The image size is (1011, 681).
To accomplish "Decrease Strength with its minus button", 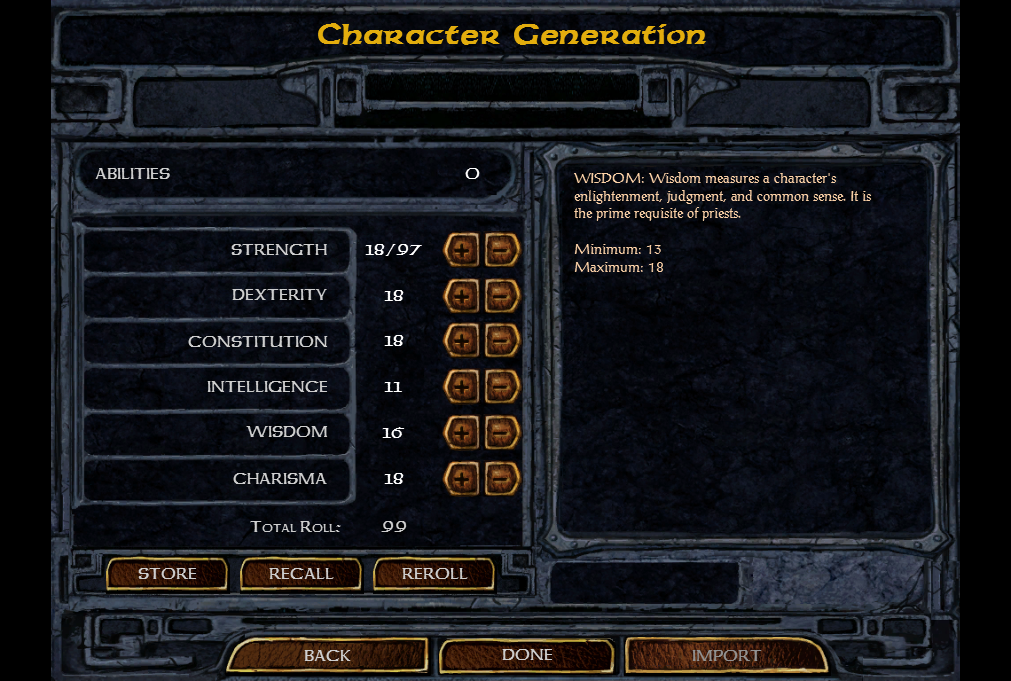I will pyautogui.click(x=502, y=250).
